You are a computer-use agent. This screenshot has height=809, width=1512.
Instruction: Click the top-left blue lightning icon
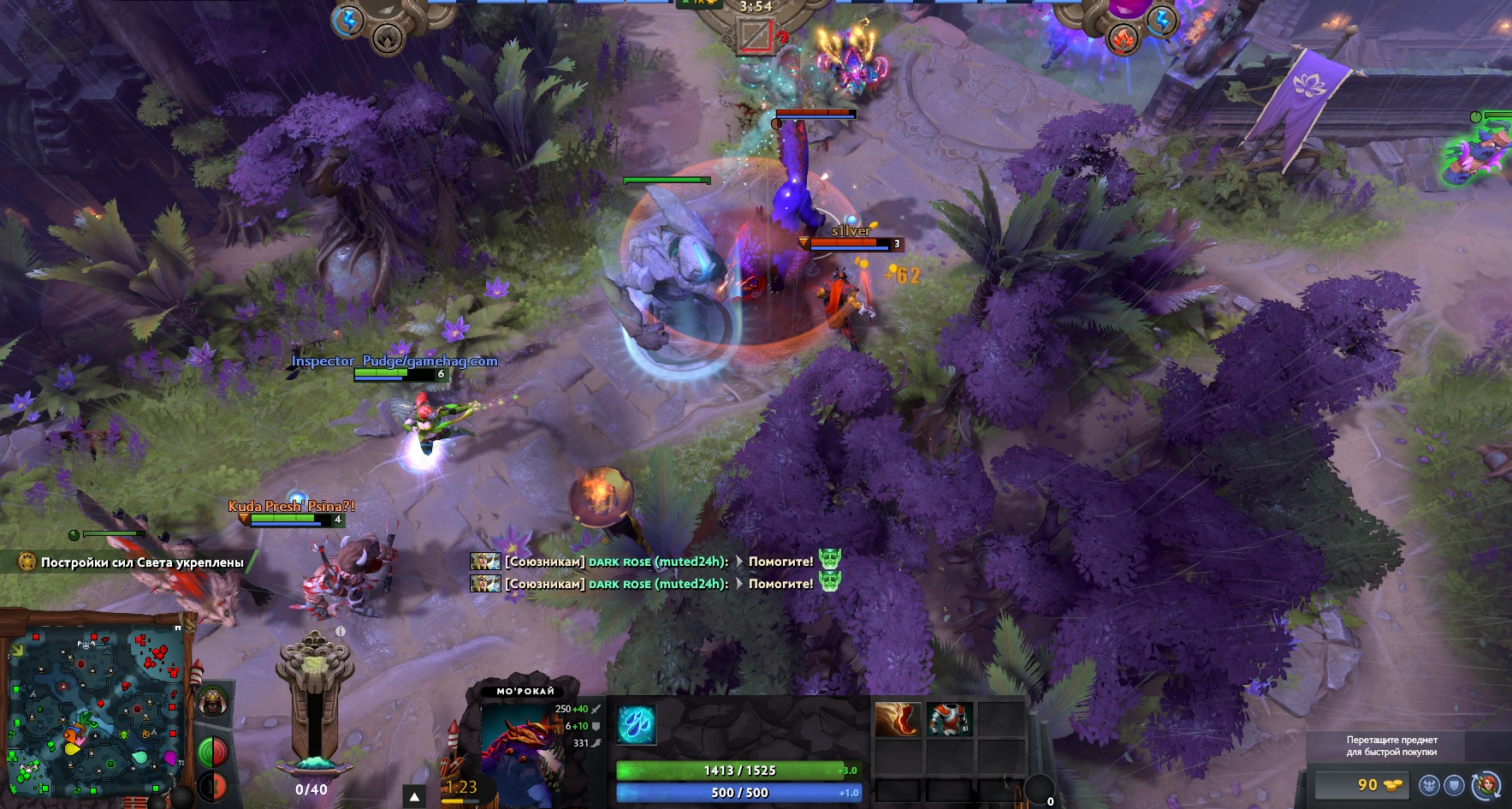[347, 21]
